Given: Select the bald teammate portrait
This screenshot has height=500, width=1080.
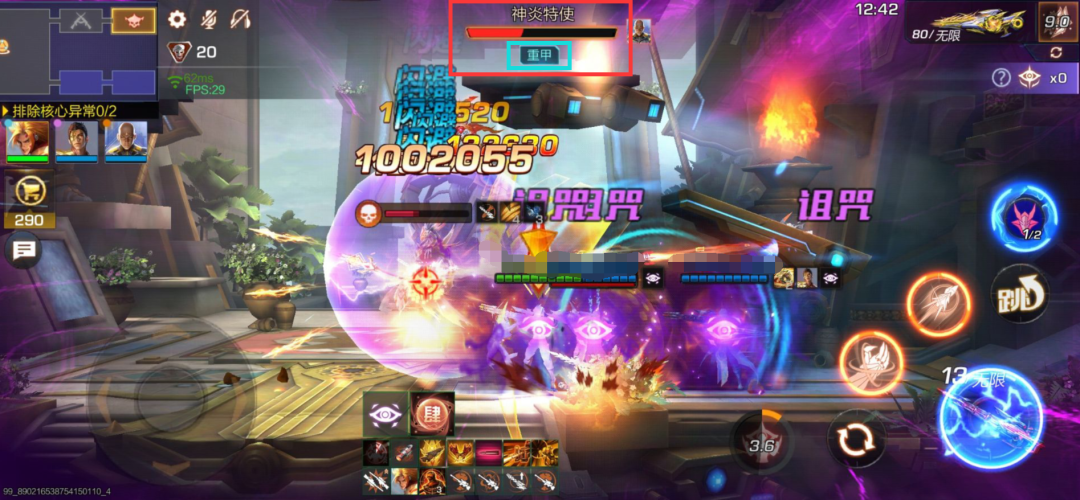Looking at the screenshot, I should tap(127, 141).
